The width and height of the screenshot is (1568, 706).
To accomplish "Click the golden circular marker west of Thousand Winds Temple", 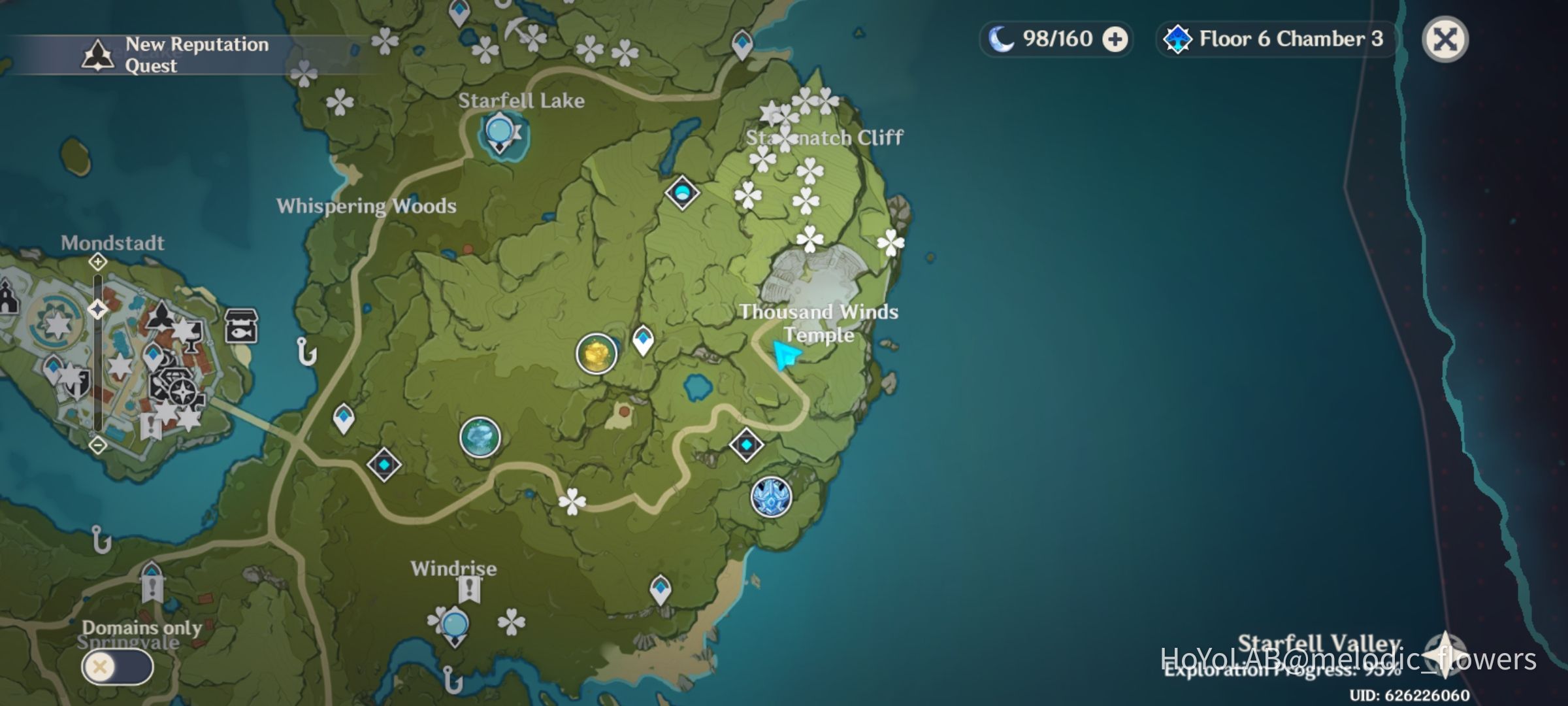I will pyautogui.click(x=596, y=353).
